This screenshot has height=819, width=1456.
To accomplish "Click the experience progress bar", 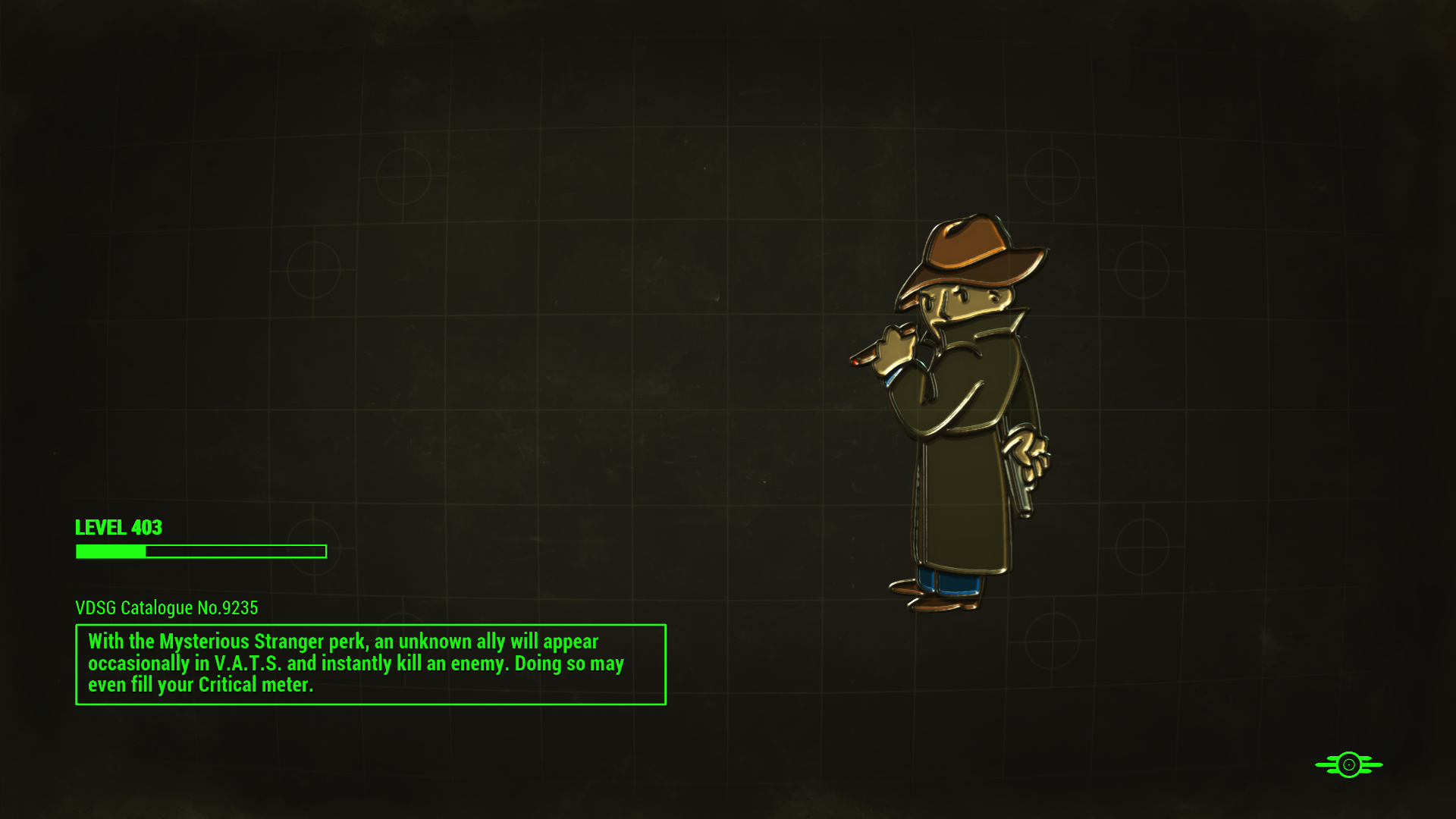I will pos(200,552).
